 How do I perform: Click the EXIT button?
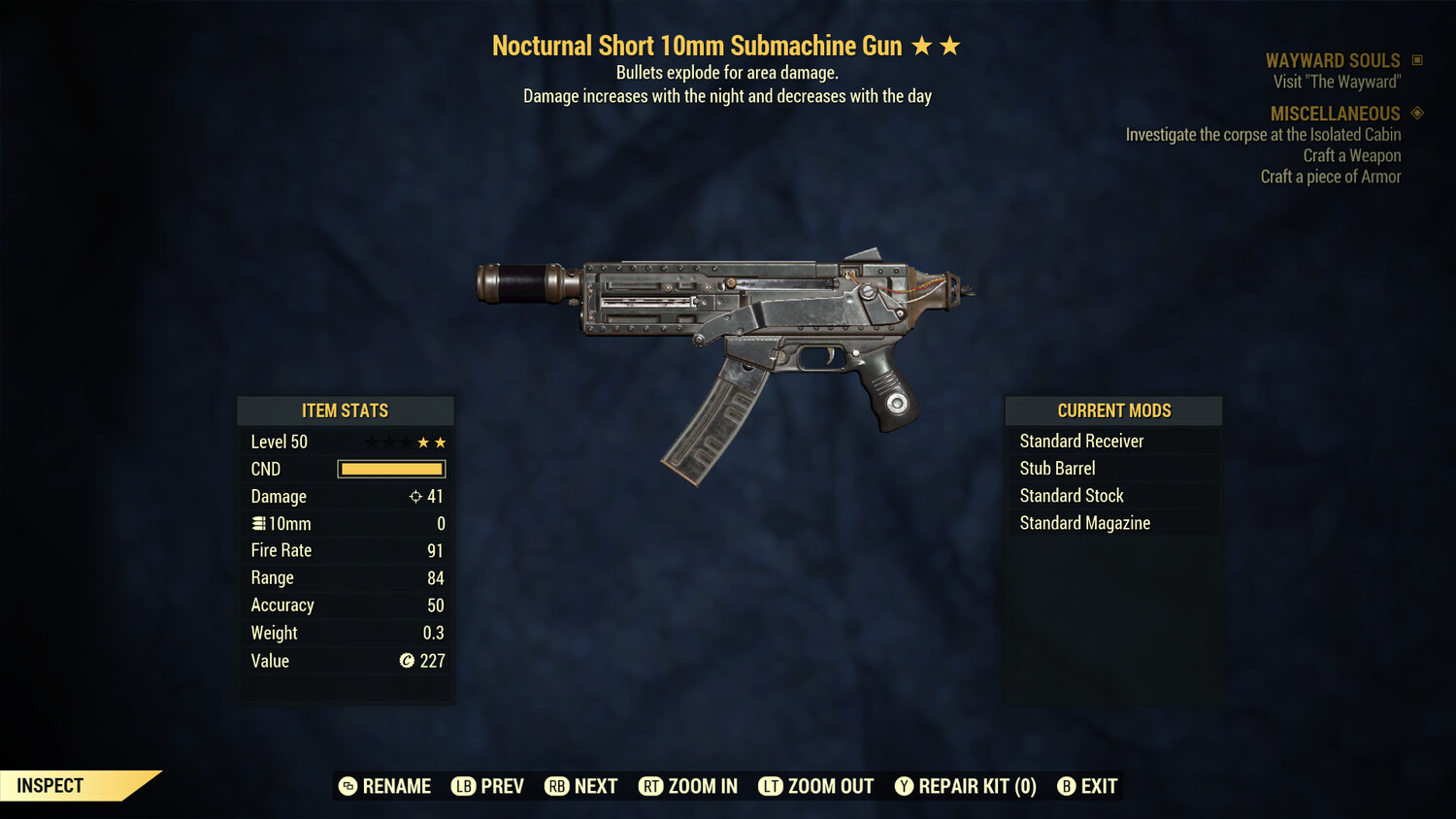(x=1102, y=786)
